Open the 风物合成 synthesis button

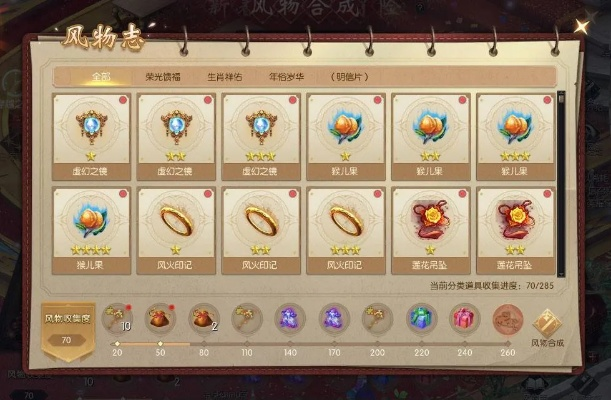[x=546, y=326]
